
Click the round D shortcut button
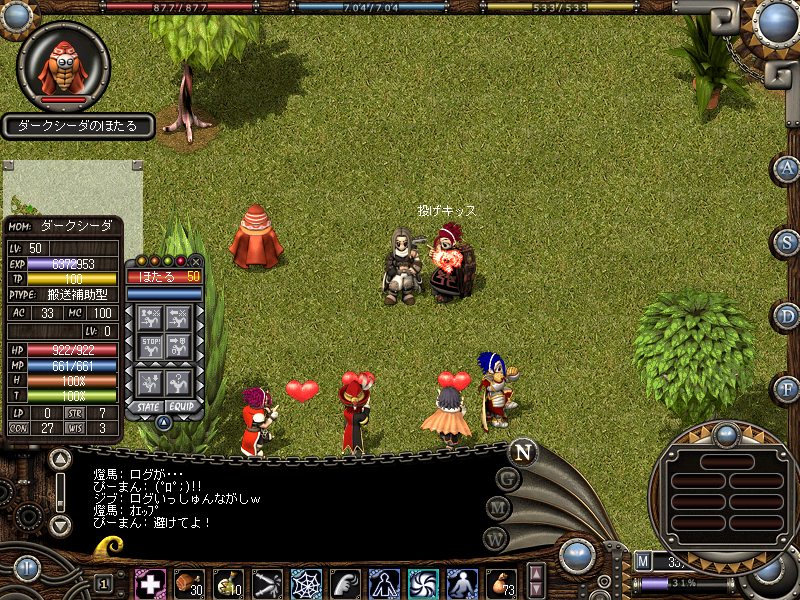point(787,315)
